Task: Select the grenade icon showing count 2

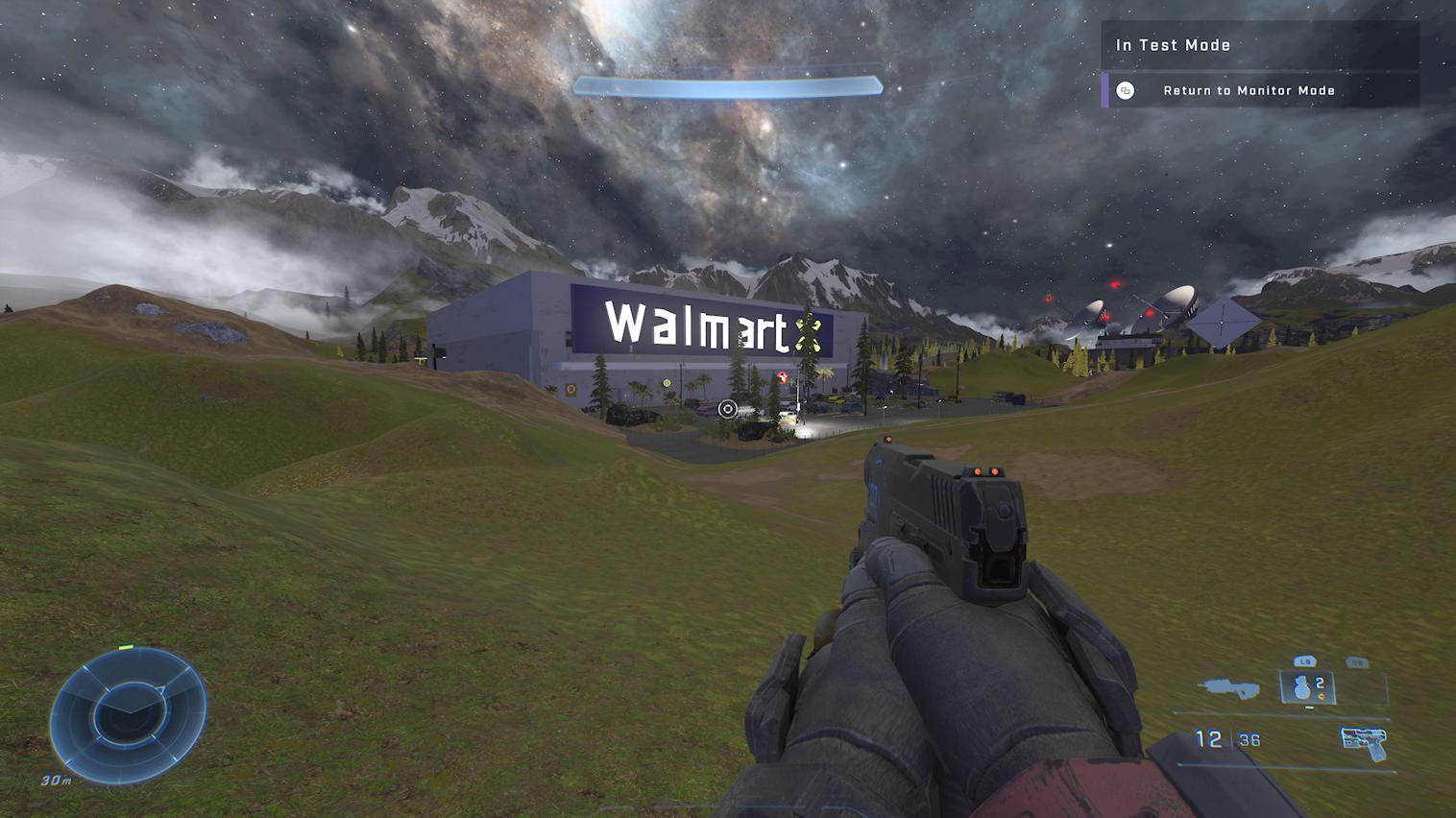Action: tap(1302, 687)
